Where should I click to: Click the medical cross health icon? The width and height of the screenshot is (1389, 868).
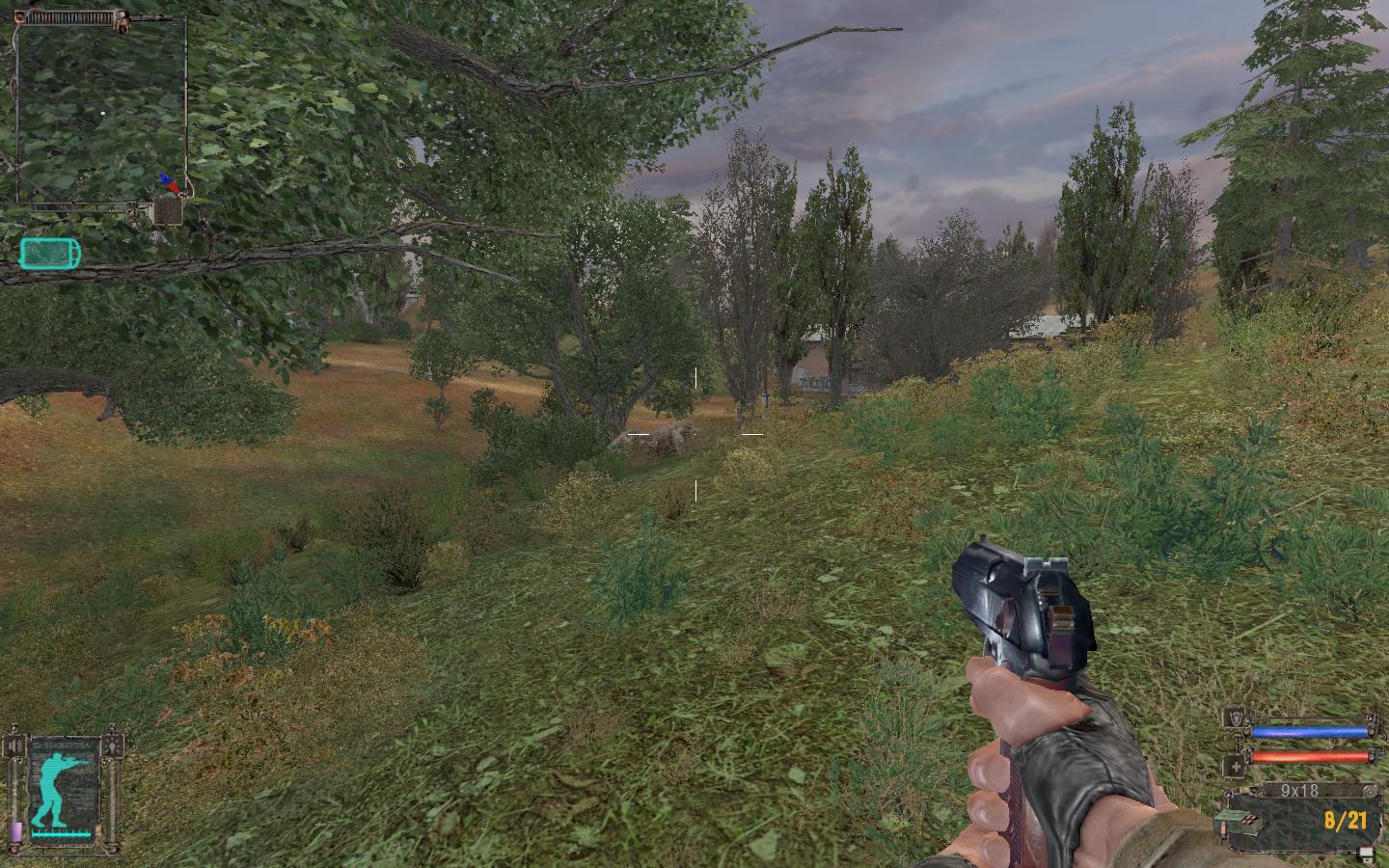pyautogui.click(x=1234, y=767)
